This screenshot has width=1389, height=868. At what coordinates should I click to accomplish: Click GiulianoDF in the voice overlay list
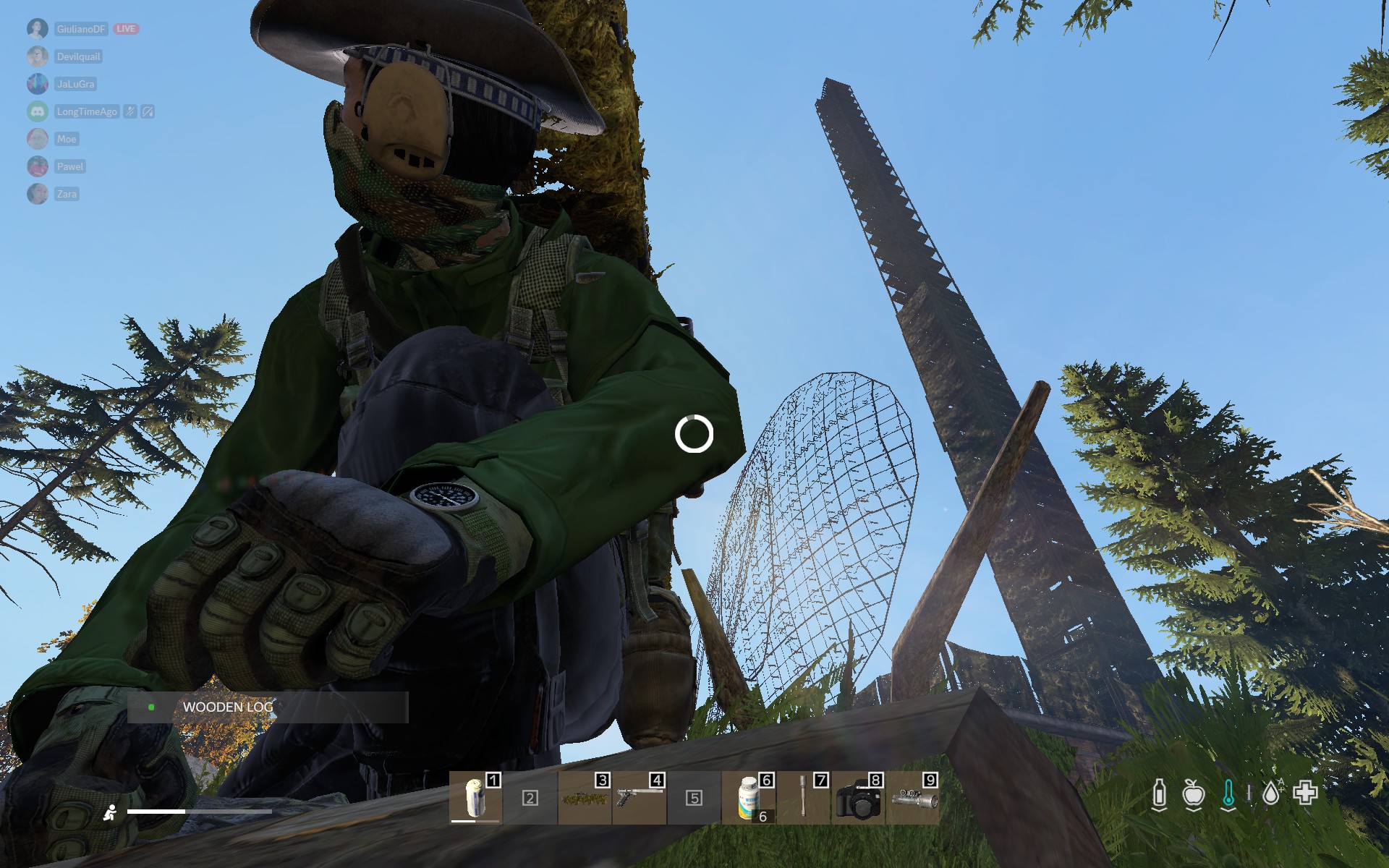[x=81, y=29]
